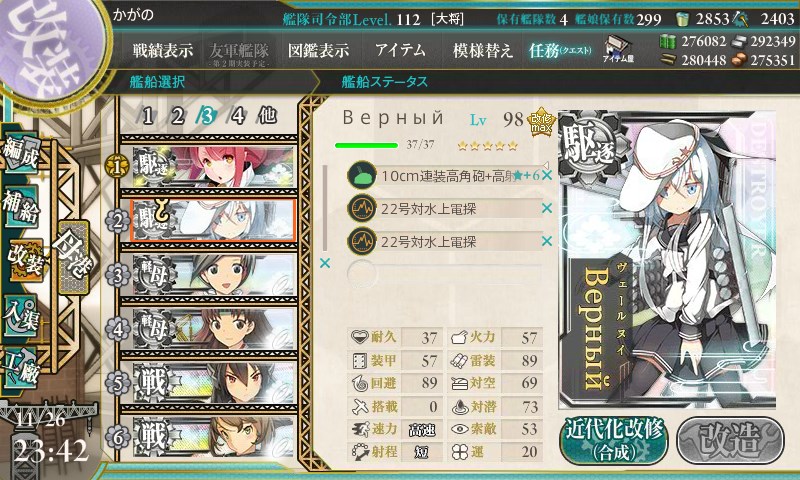This screenshot has height=480, width=800.
Task: Open the 戦績表示 records menu
Action: tap(163, 50)
